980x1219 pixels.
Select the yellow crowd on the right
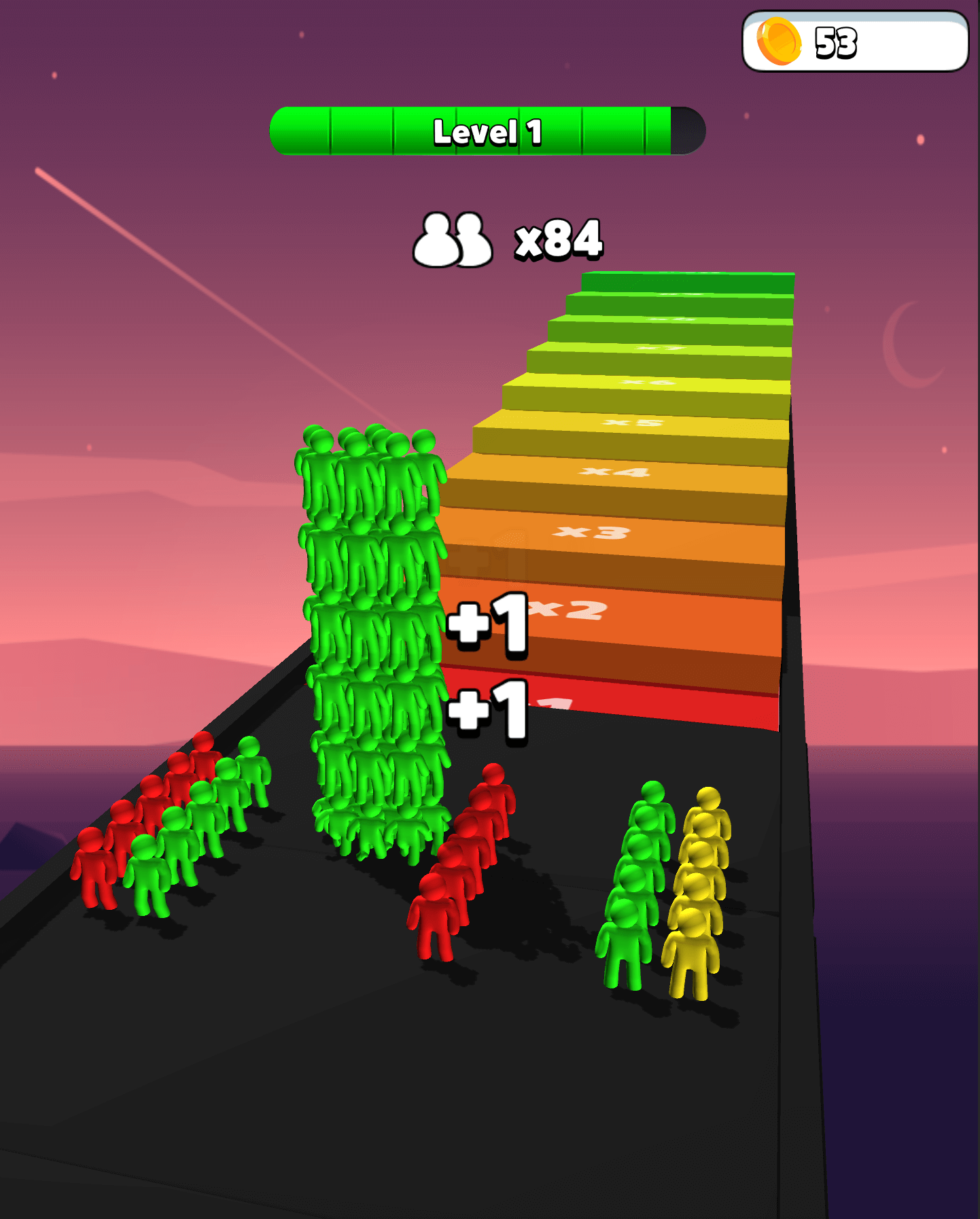click(x=700, y=883)
